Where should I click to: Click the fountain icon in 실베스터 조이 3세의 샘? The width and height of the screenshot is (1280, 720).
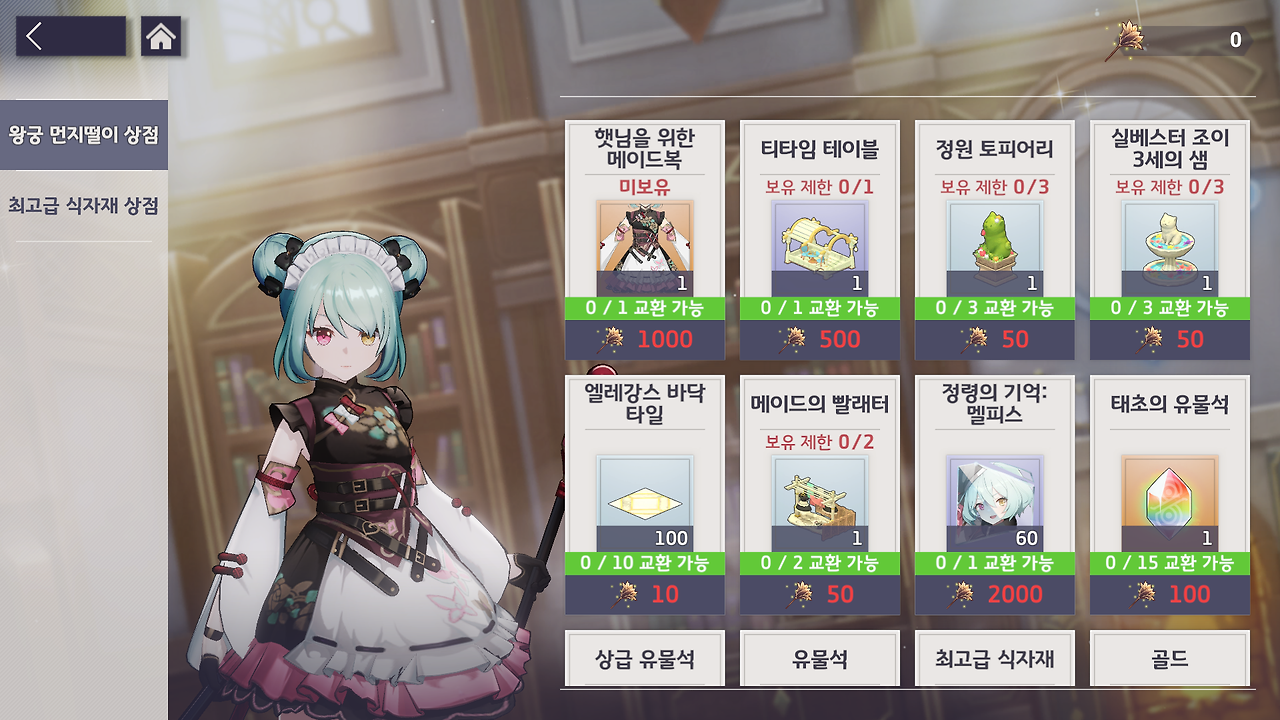tap(1170, 243)
